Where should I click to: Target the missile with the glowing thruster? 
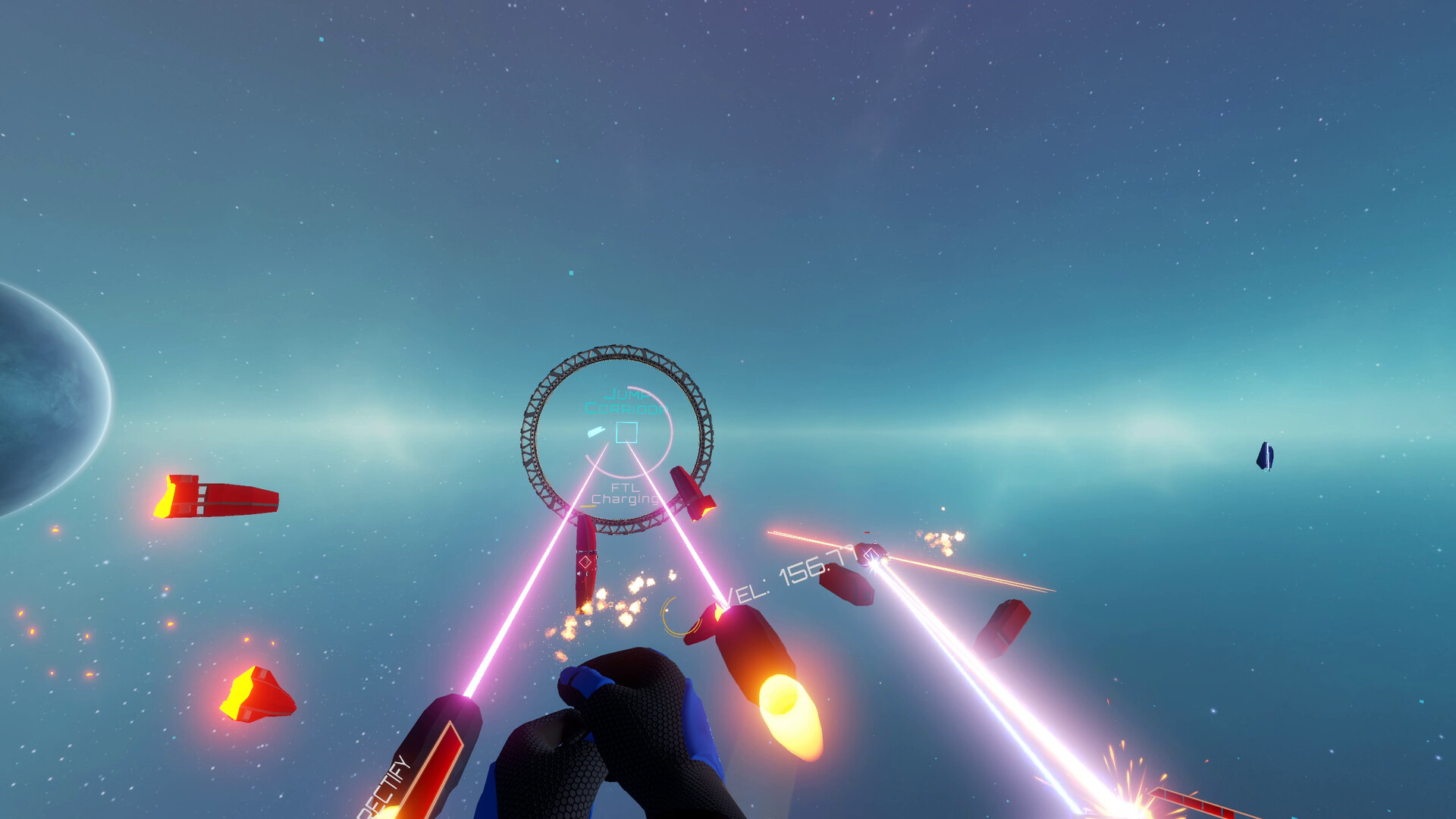(751, 656)
